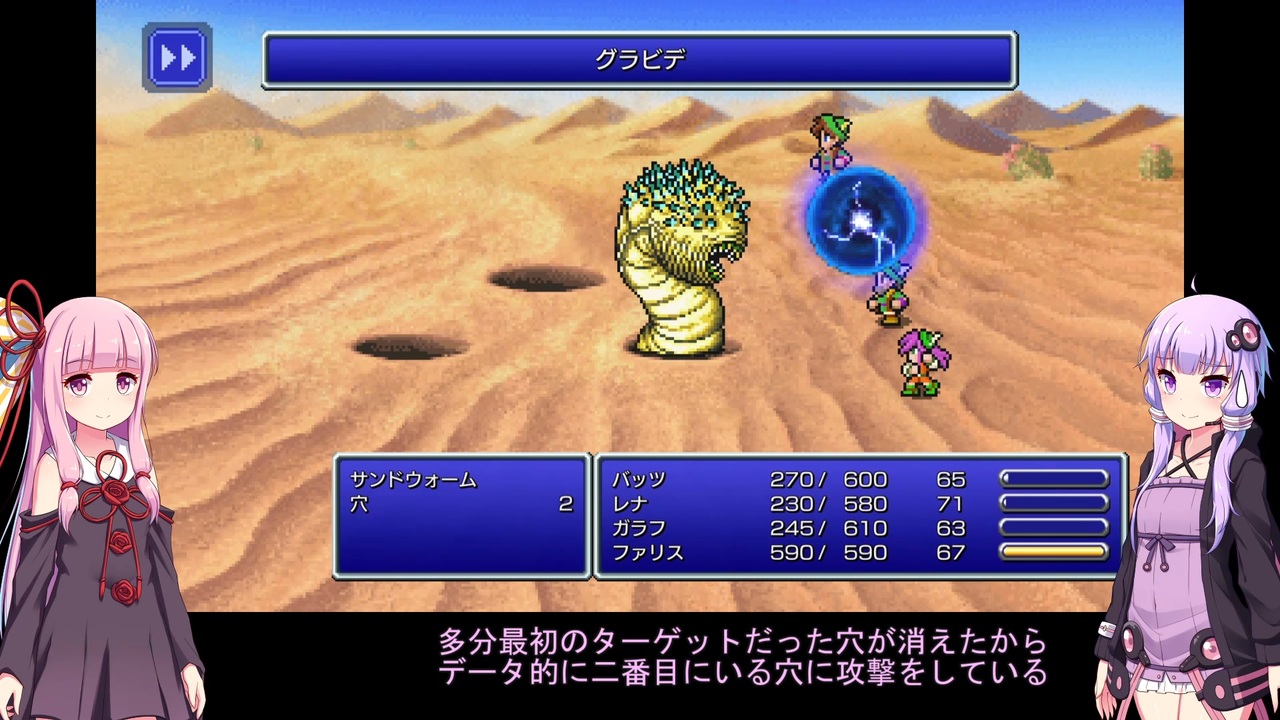Open the グラビデ message banner
The height and width of the screenshot is (720, 1280).
tap(638, 60)
